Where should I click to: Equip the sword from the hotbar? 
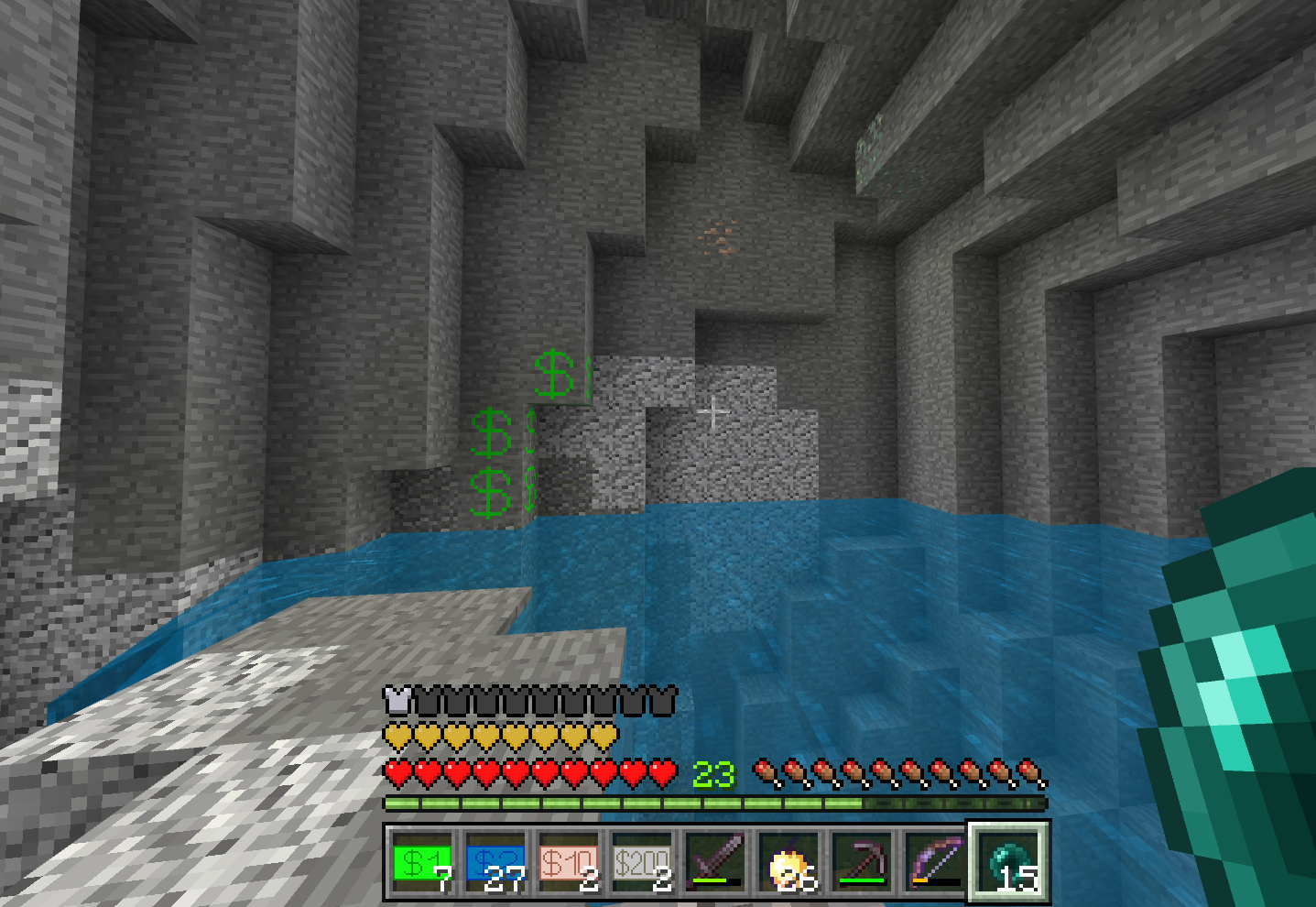[x=715, y=864]
